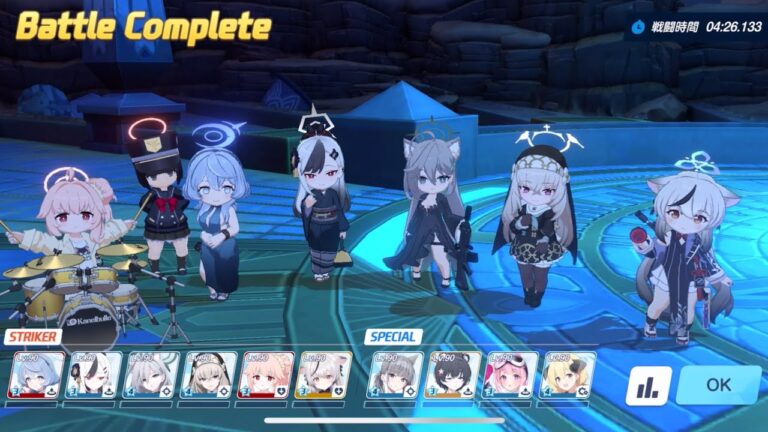The width and height of the screenshot is (768, 432).
Task: Open the battle statistics bar chart
Action: 648,386
